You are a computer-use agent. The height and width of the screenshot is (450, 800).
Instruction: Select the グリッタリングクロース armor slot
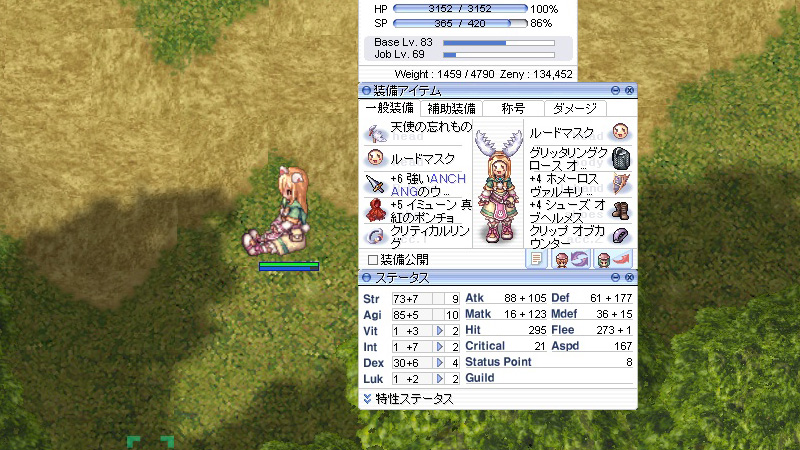point(620,158)
